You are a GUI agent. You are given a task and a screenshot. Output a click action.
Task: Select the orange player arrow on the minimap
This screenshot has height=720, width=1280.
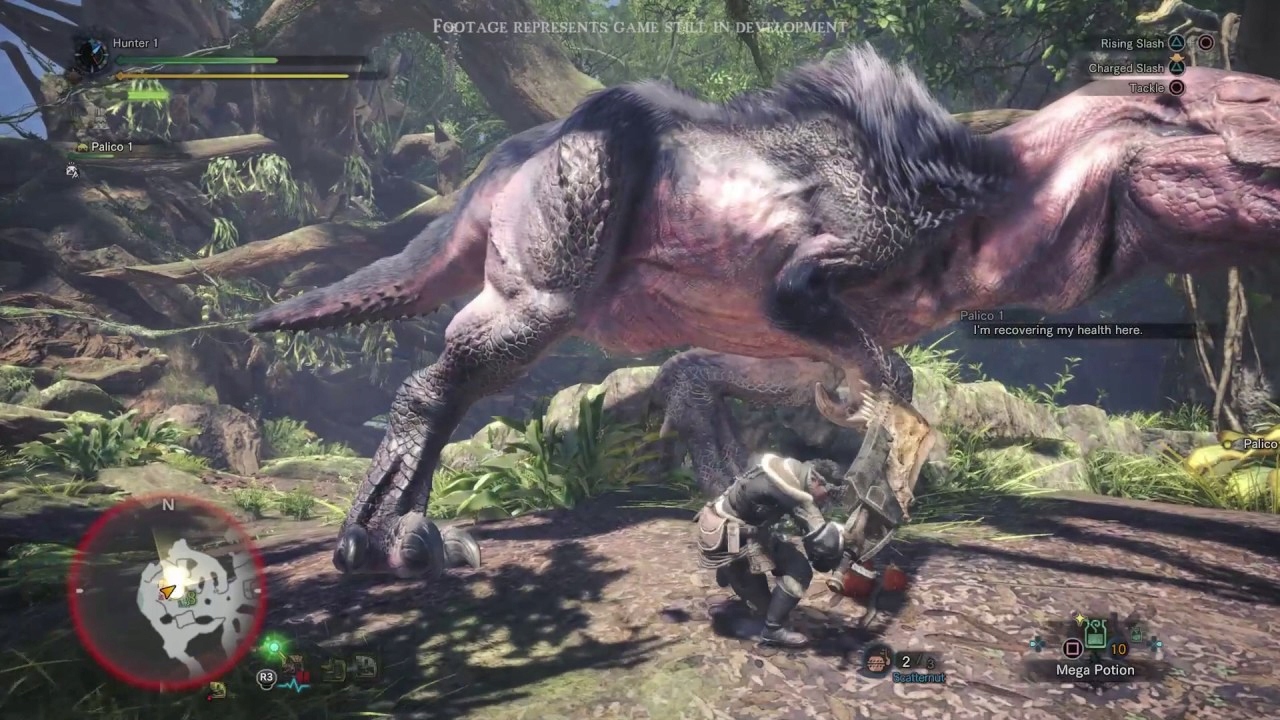169,592
